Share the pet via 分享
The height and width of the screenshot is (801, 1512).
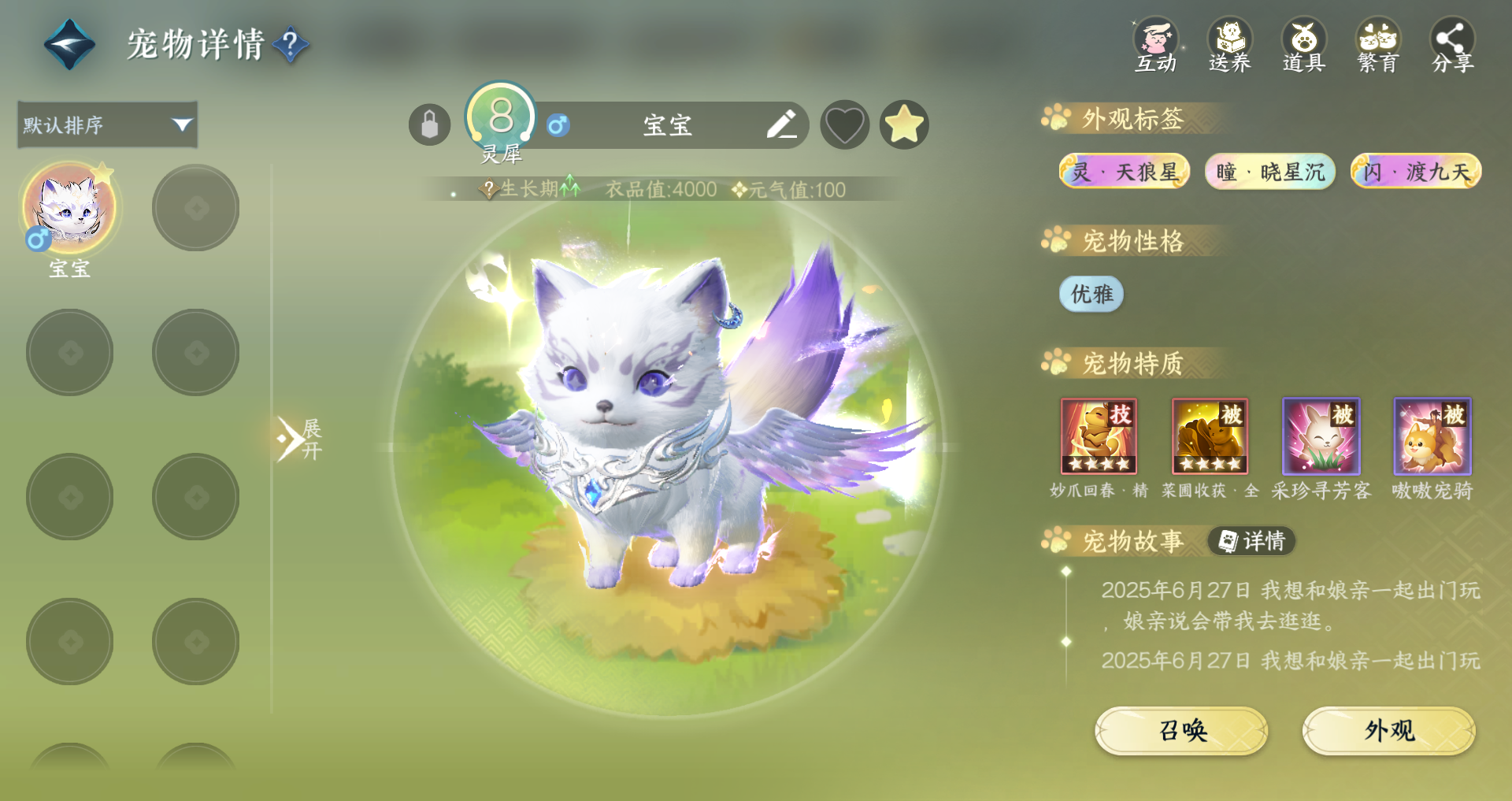1452,45
